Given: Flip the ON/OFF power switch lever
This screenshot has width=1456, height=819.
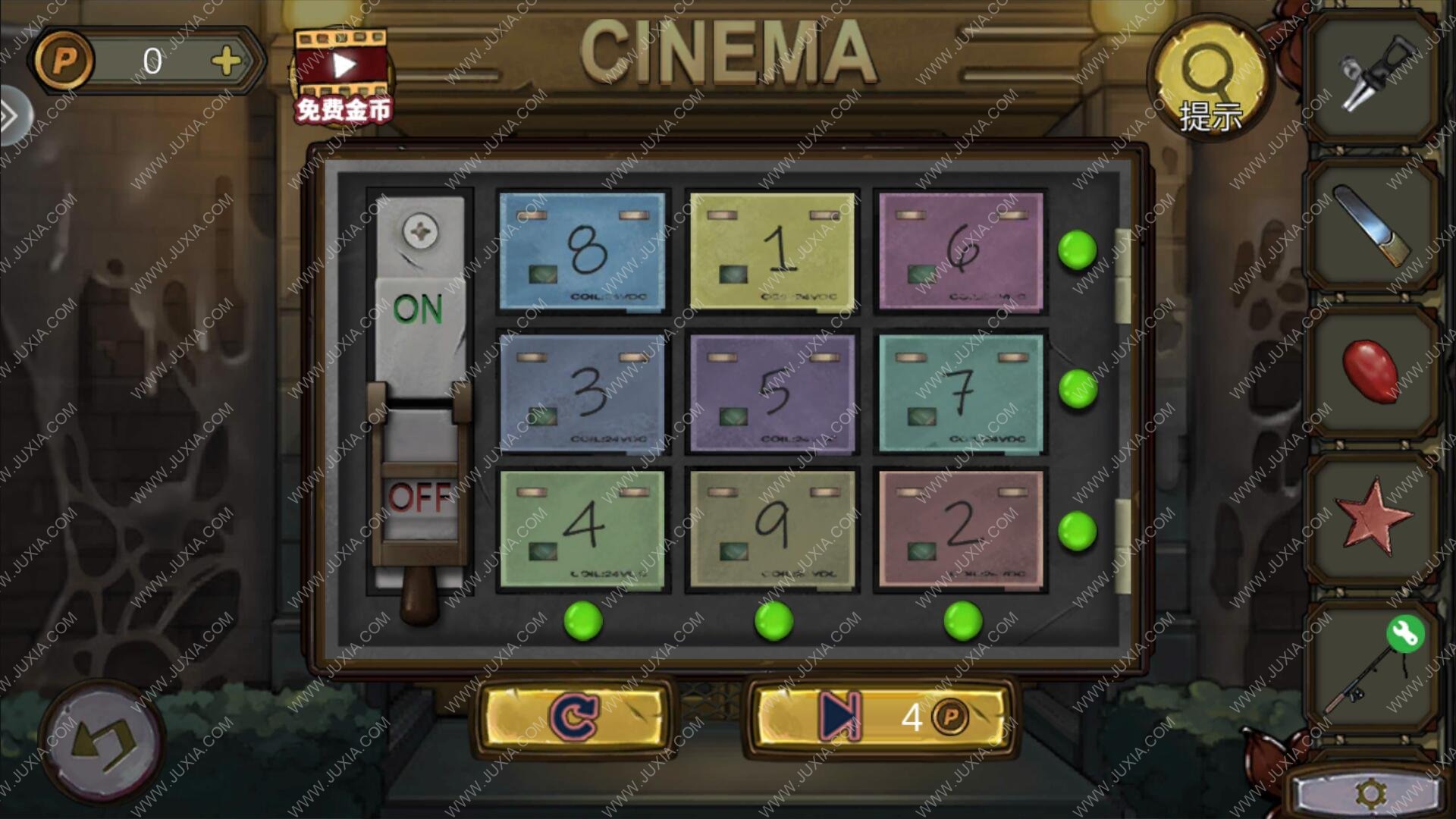Looking at the screenshot, I should pyautogui.click(x=420, y=485).
